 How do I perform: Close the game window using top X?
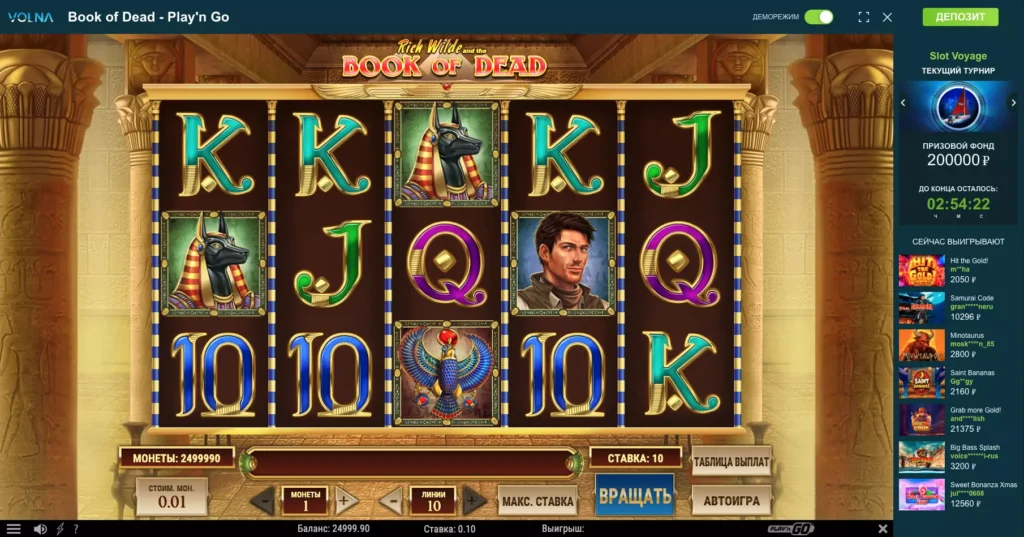click(887, 17)
